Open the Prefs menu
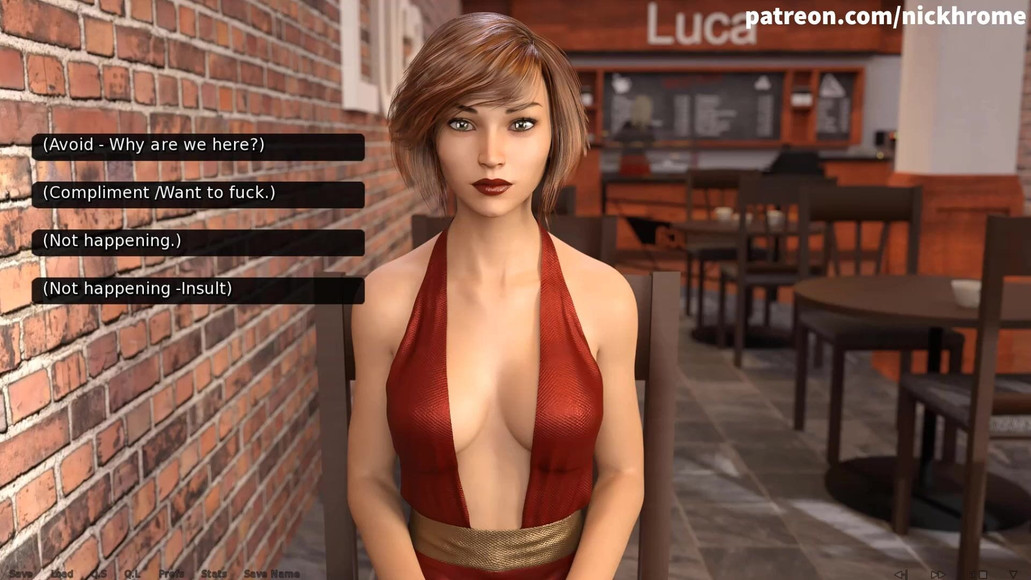This screenshot has width=1031, height=580. (x=171, y=574)
